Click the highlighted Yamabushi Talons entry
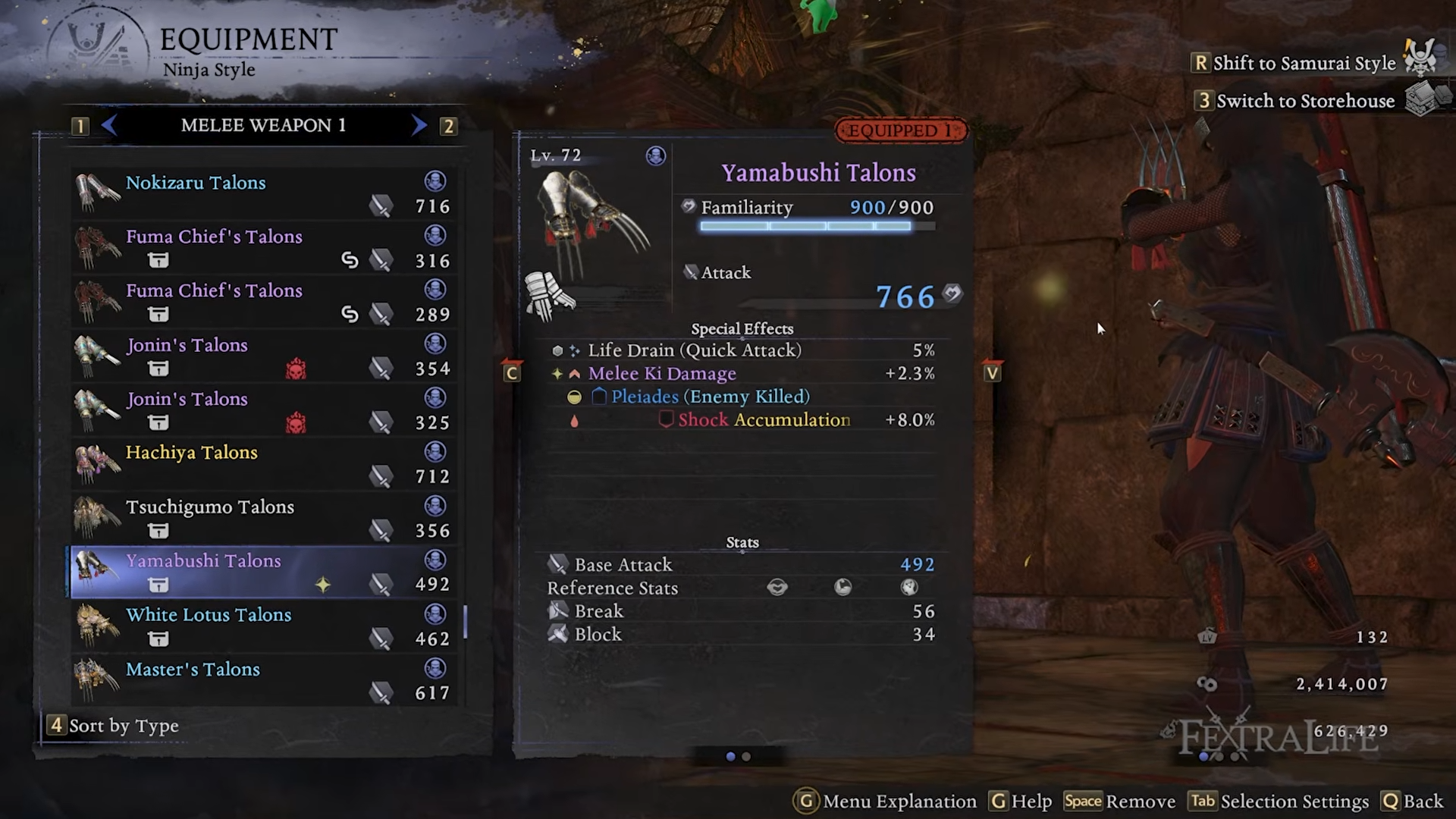This screenshot has width=1456, height=819. [x=264, y=573]
